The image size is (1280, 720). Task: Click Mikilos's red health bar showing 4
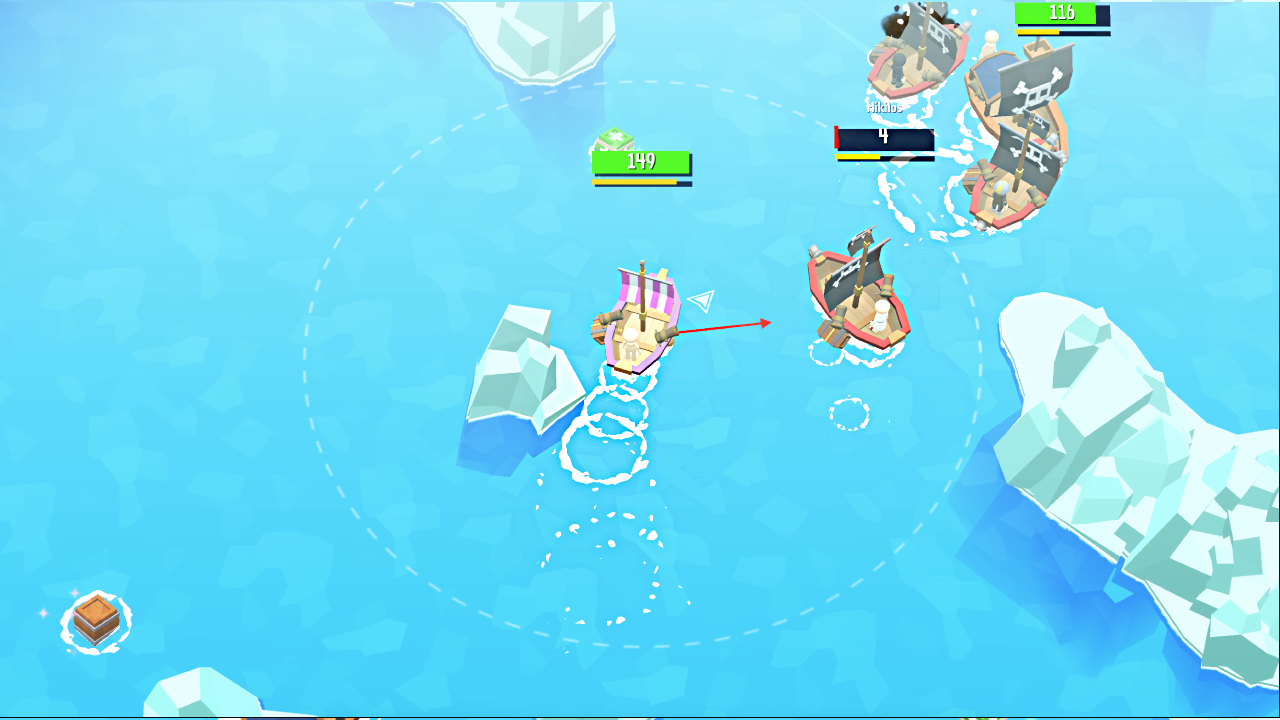882,138
